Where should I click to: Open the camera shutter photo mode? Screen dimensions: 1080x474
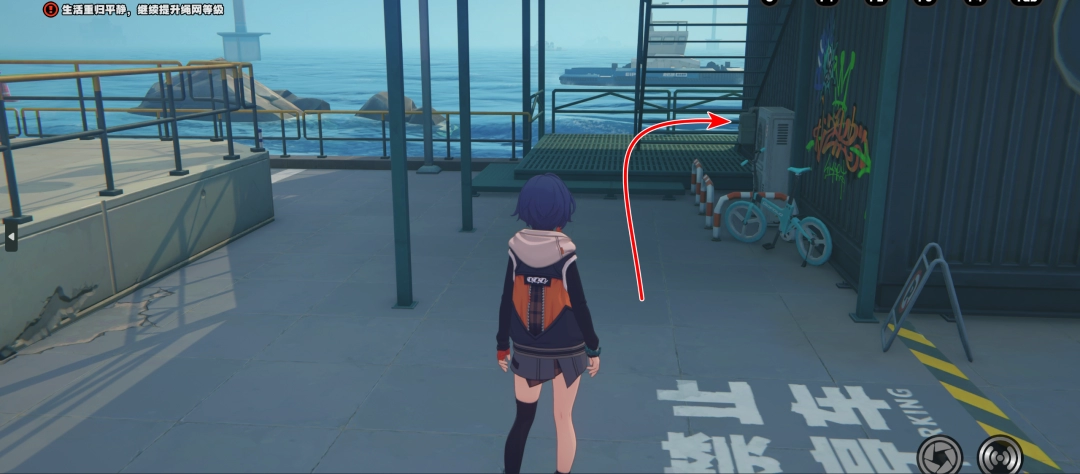pyautogui.click(x=939, y=454)
